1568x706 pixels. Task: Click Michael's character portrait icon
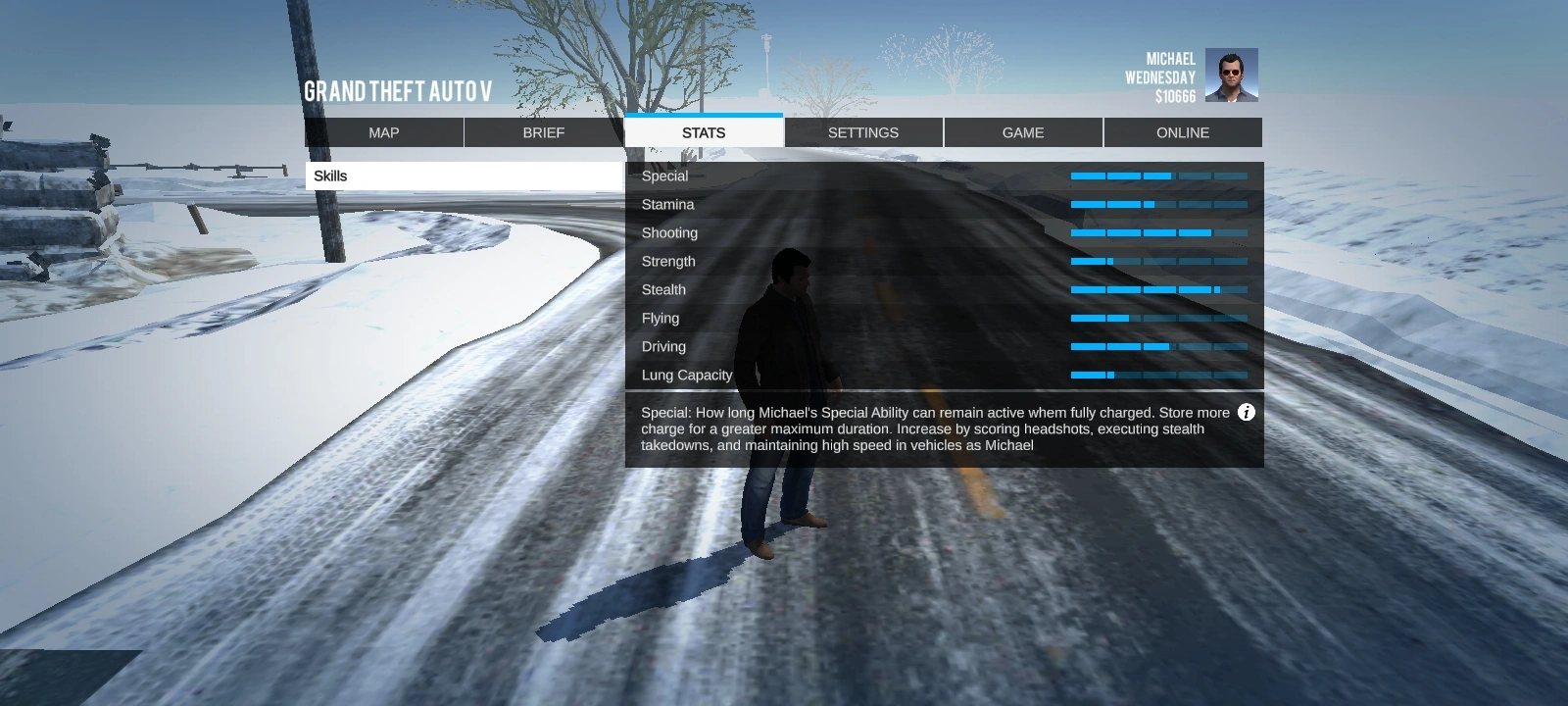[1233, 76]
